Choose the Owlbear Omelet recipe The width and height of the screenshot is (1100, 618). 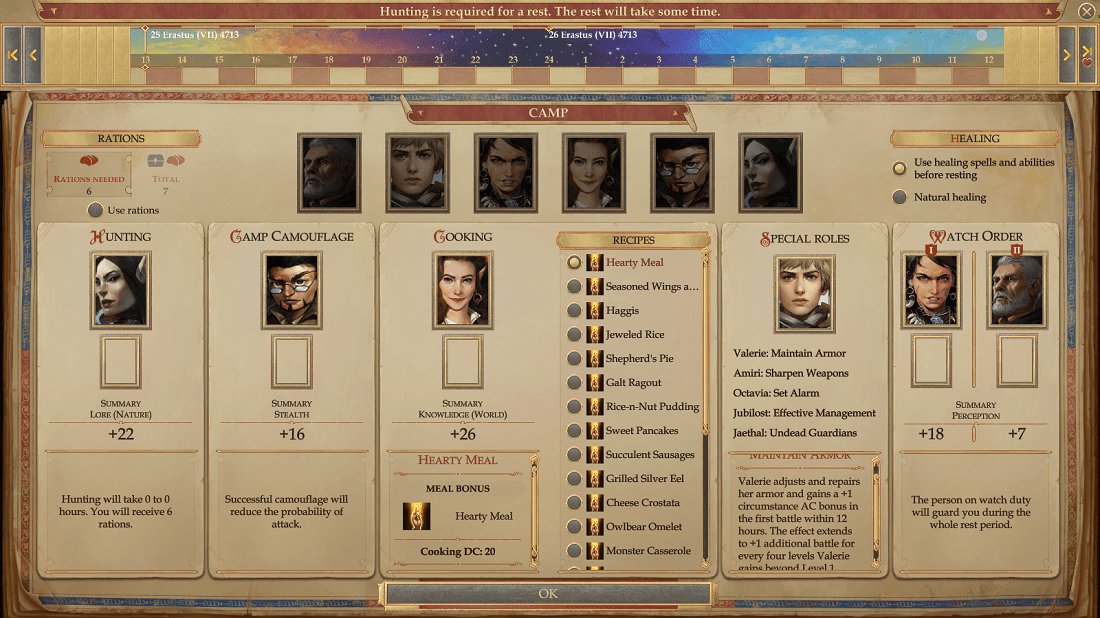coord(574,526)
